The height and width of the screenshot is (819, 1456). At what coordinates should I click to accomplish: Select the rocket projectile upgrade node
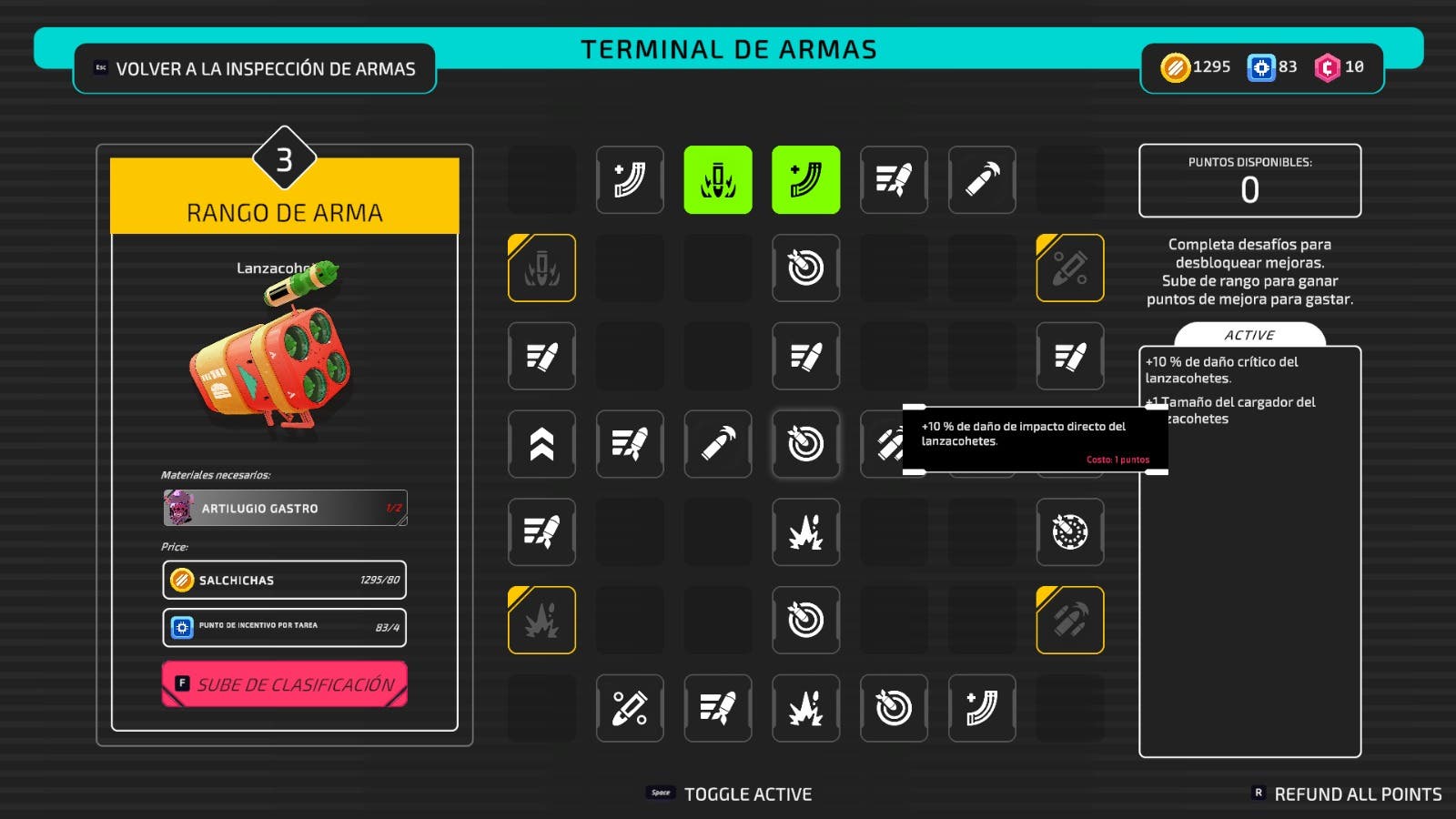point(894,180)
